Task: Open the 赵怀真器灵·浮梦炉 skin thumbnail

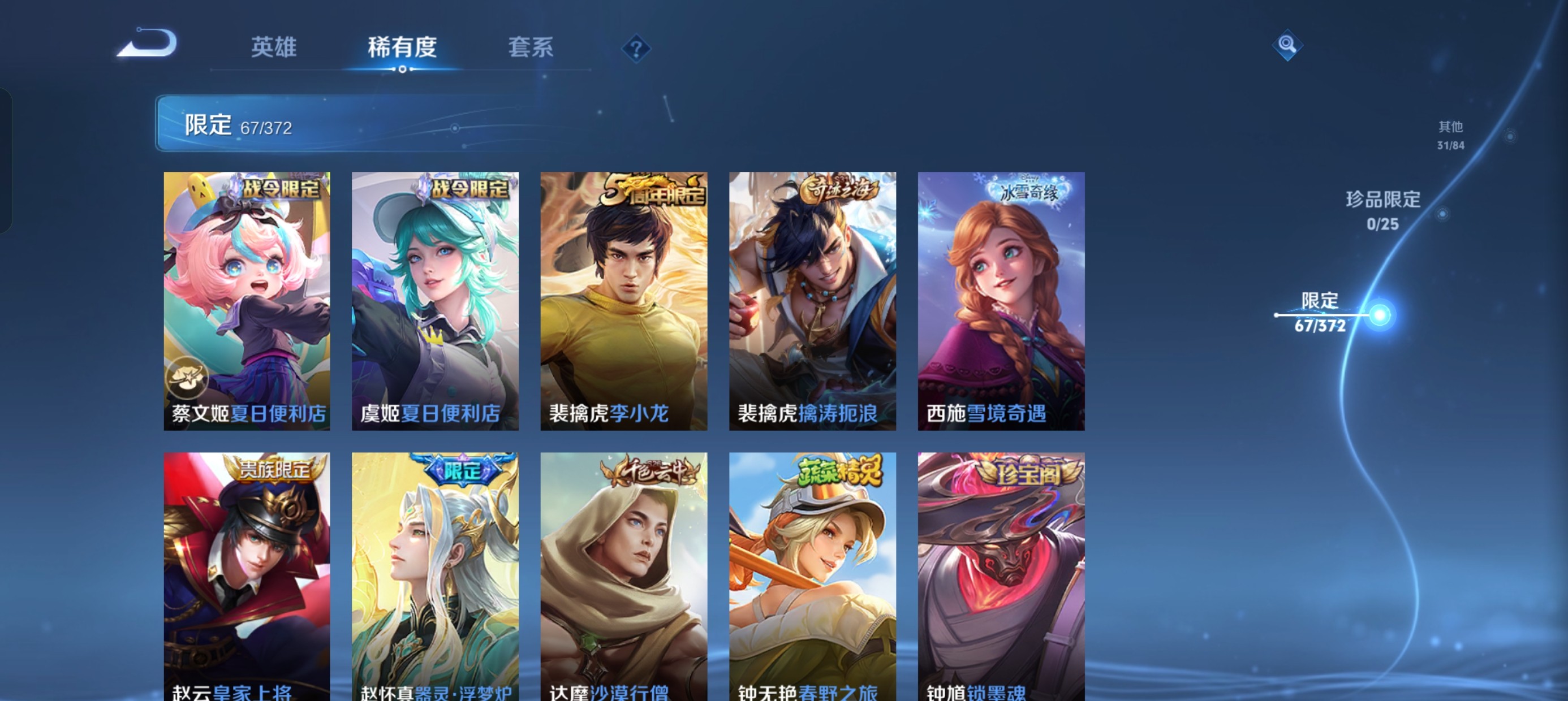Action: [x=434, y=578]
